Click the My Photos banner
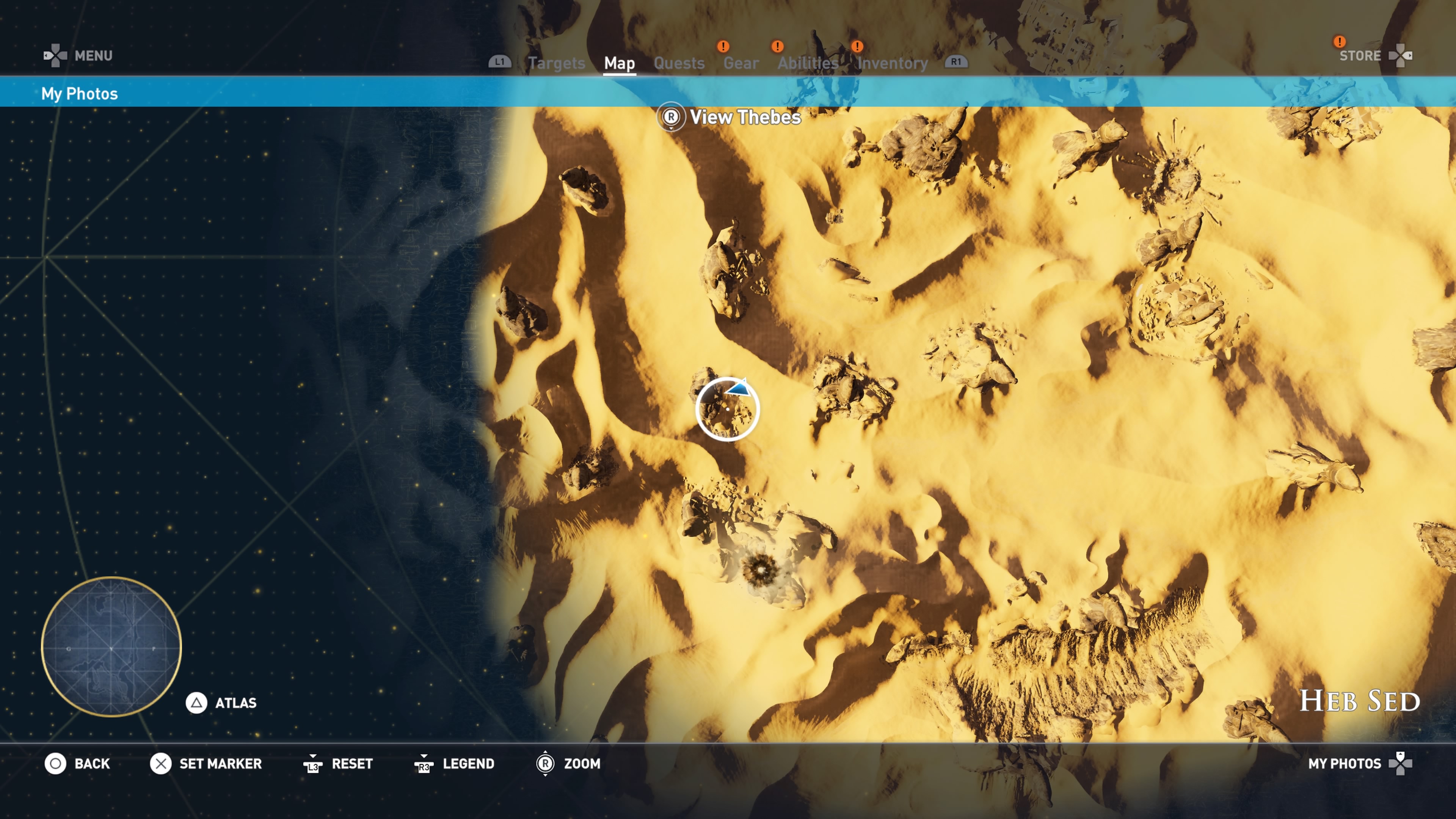 click(80, 93)
